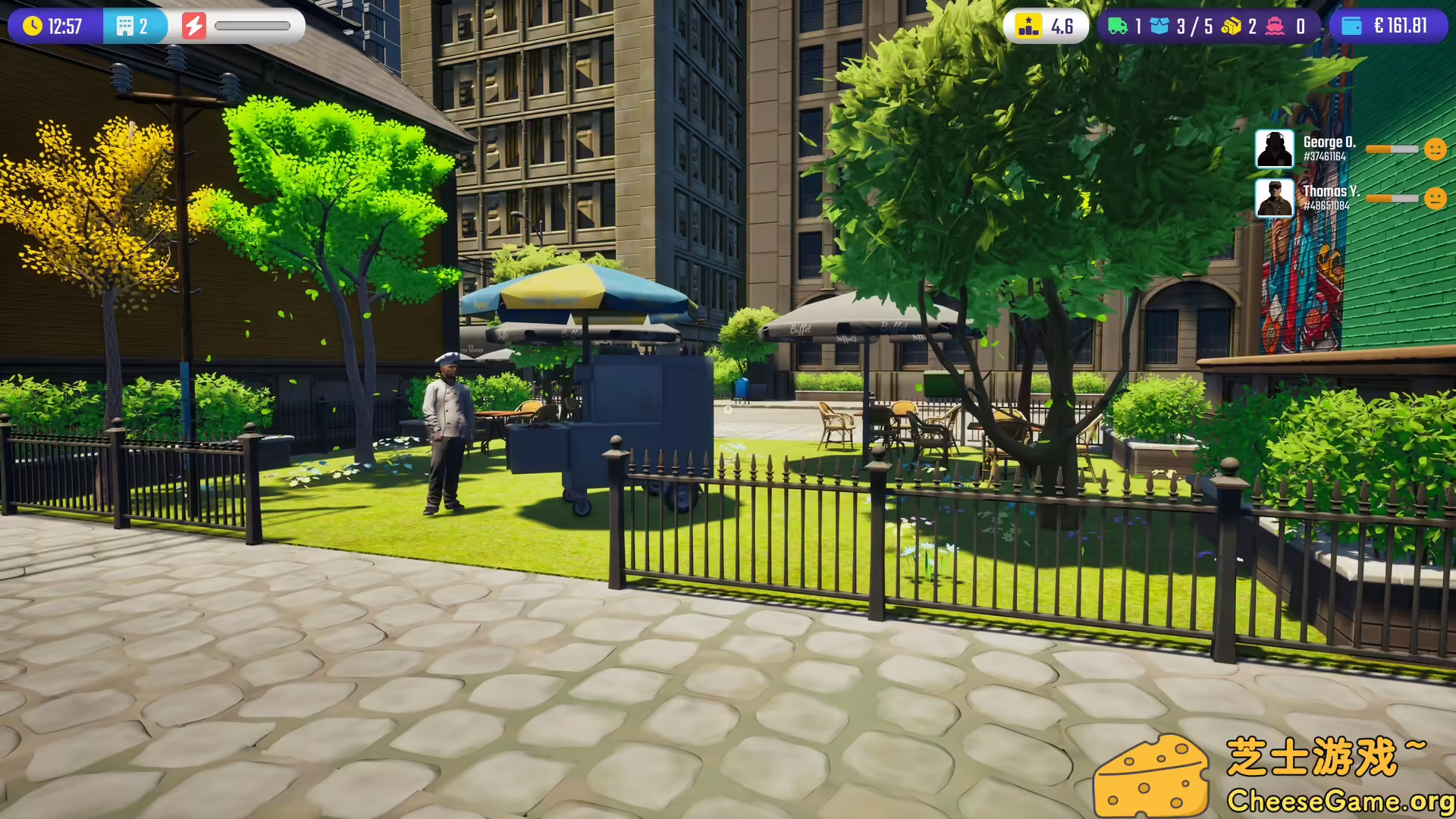The height and width of the screenshot is (819, 1456).
Task: Click the blue wallet icon next to €161.81
Action: (1354, 26)
